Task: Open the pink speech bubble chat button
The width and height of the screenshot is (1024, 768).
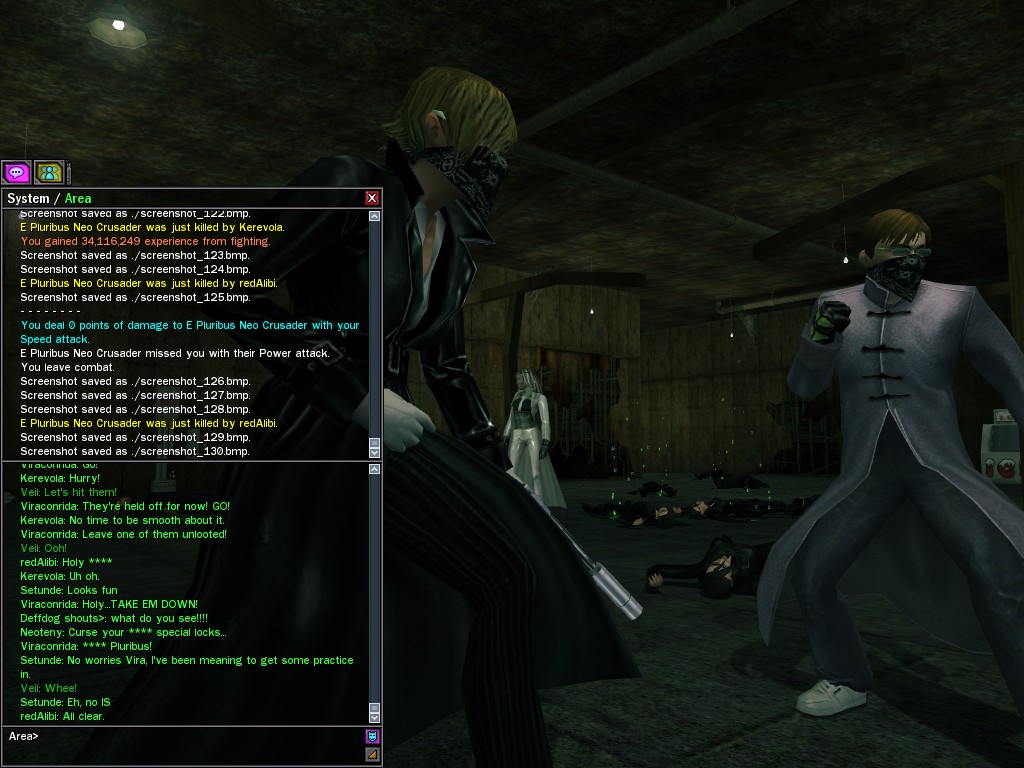Action: pos(17,173)
